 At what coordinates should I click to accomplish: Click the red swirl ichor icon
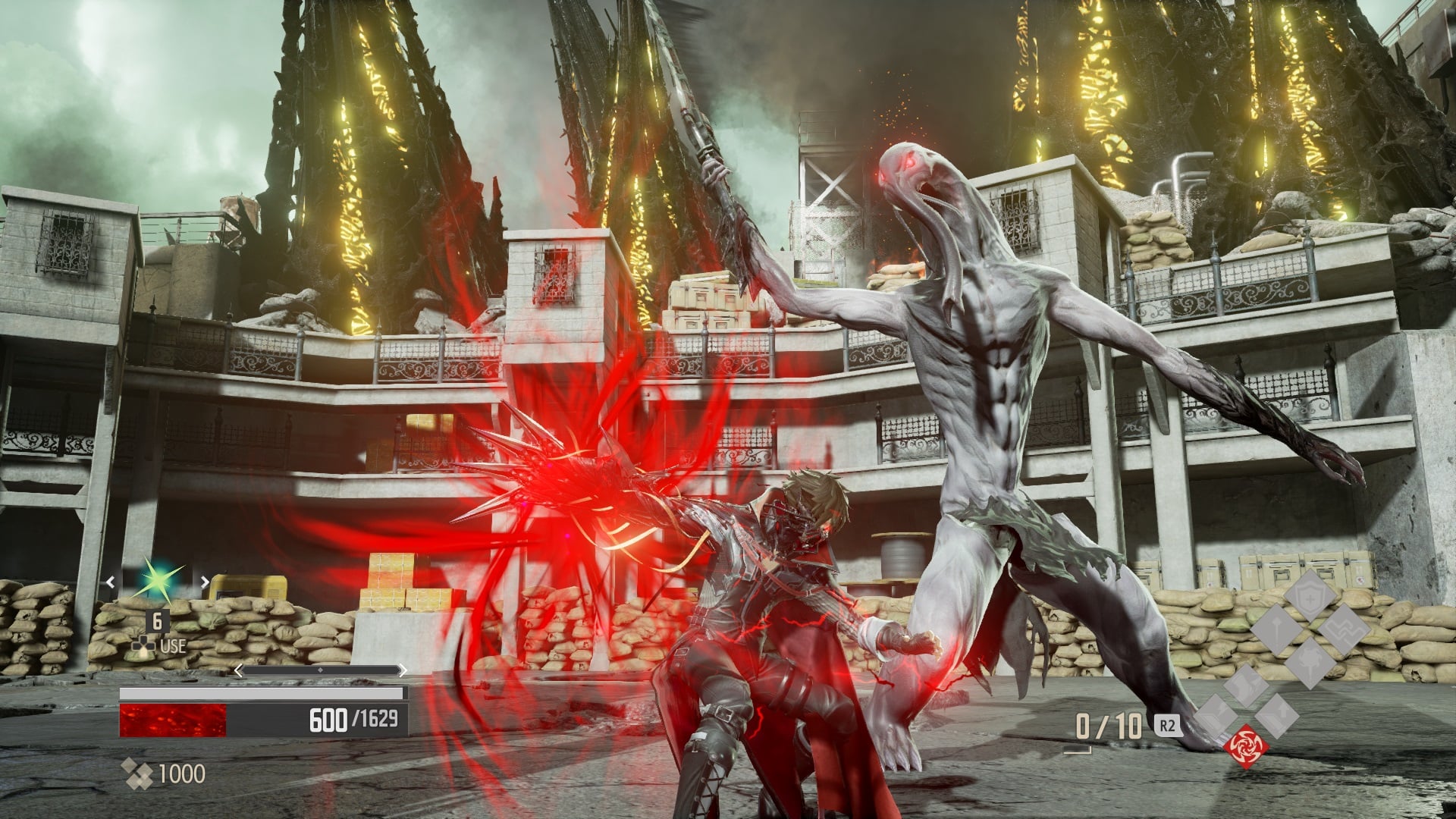tap(1246, 746)
